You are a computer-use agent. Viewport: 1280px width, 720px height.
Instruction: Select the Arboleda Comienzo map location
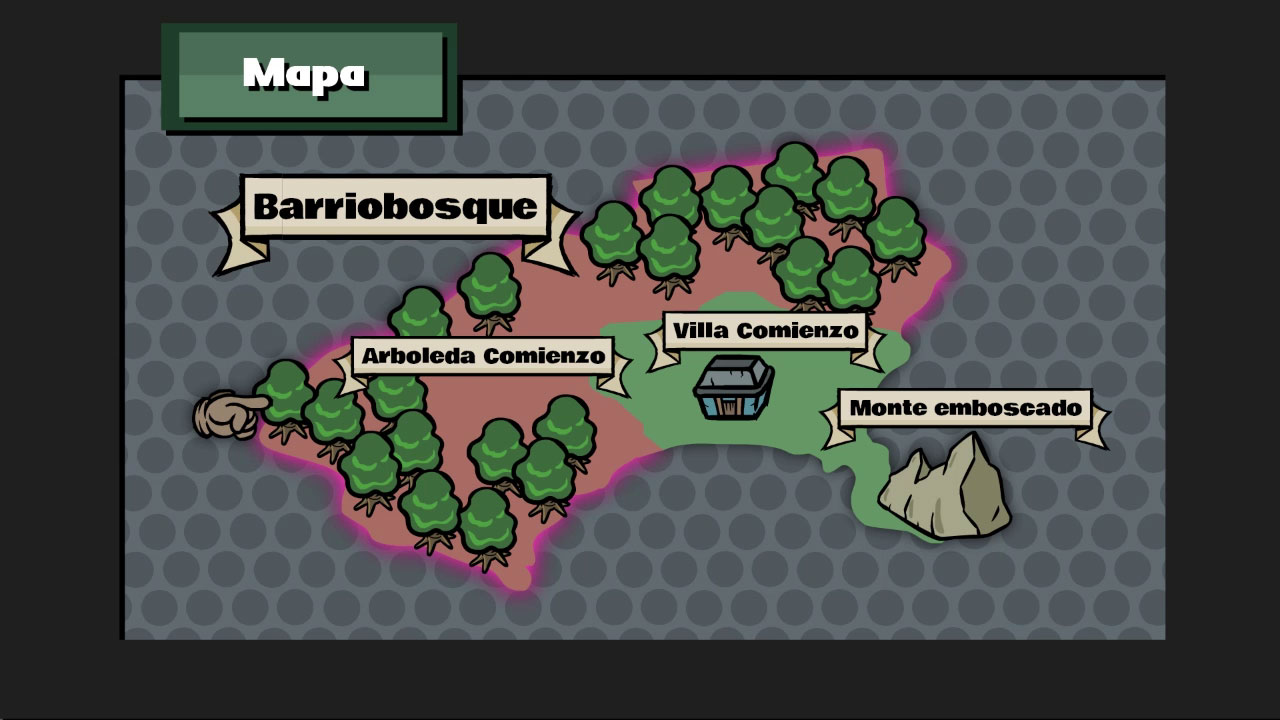[483, 356]
